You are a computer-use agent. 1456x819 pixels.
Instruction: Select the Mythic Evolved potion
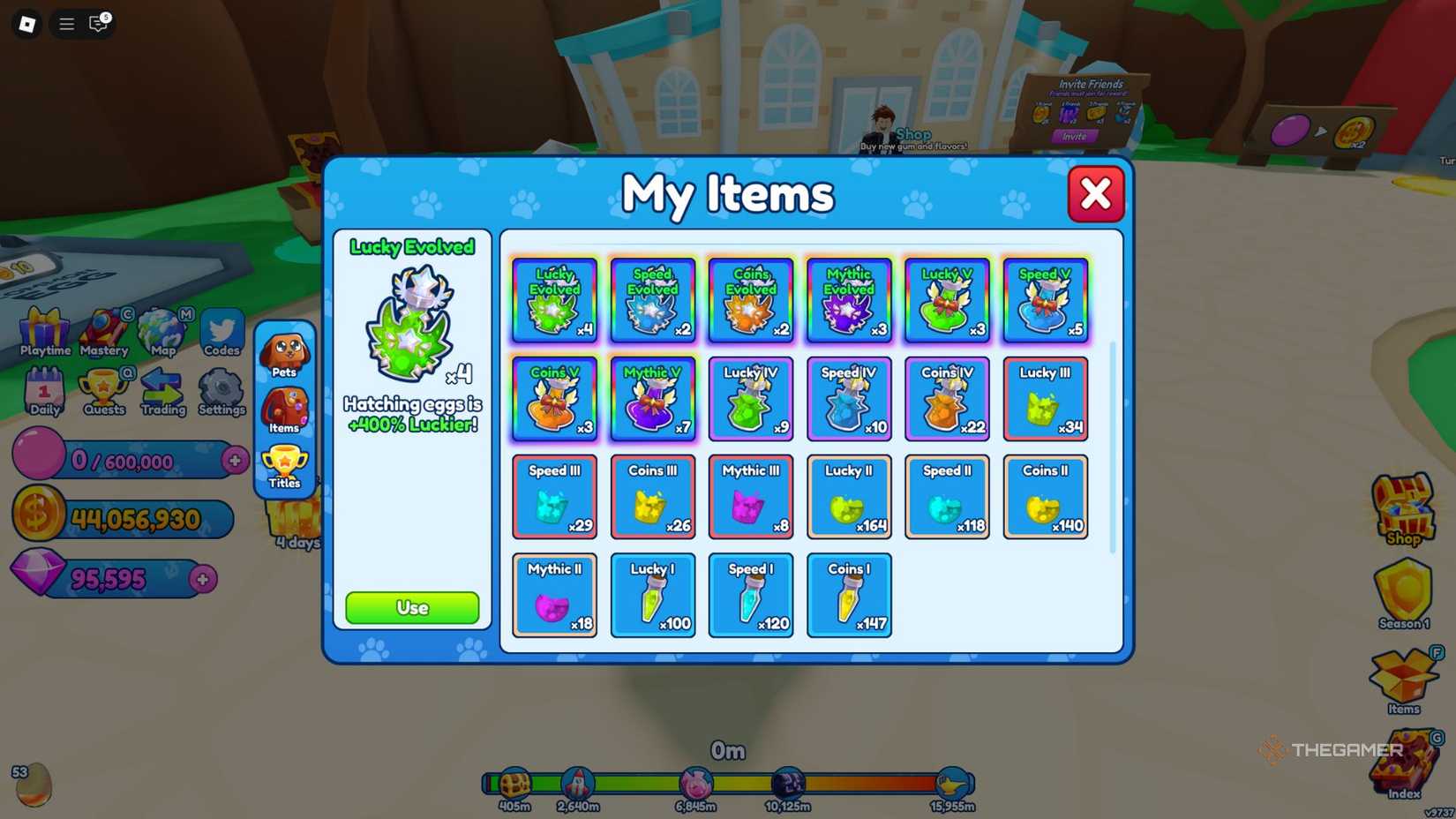pos(848,300)
